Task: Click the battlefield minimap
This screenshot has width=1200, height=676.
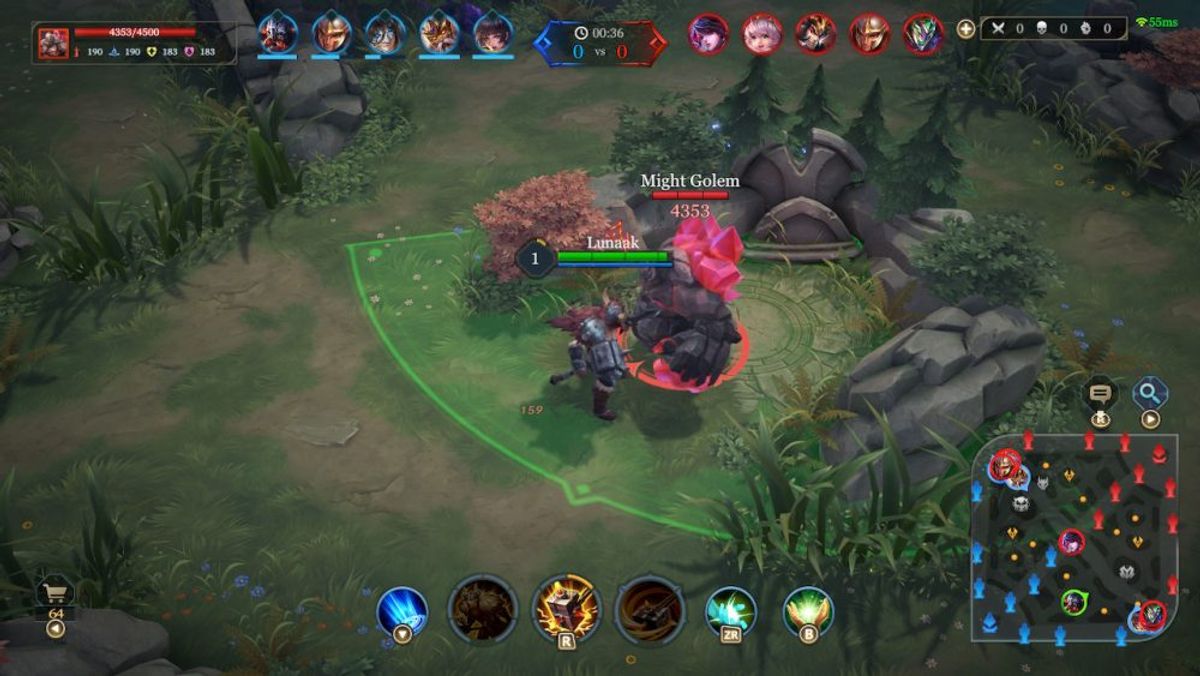Action: coord(1074,538)
